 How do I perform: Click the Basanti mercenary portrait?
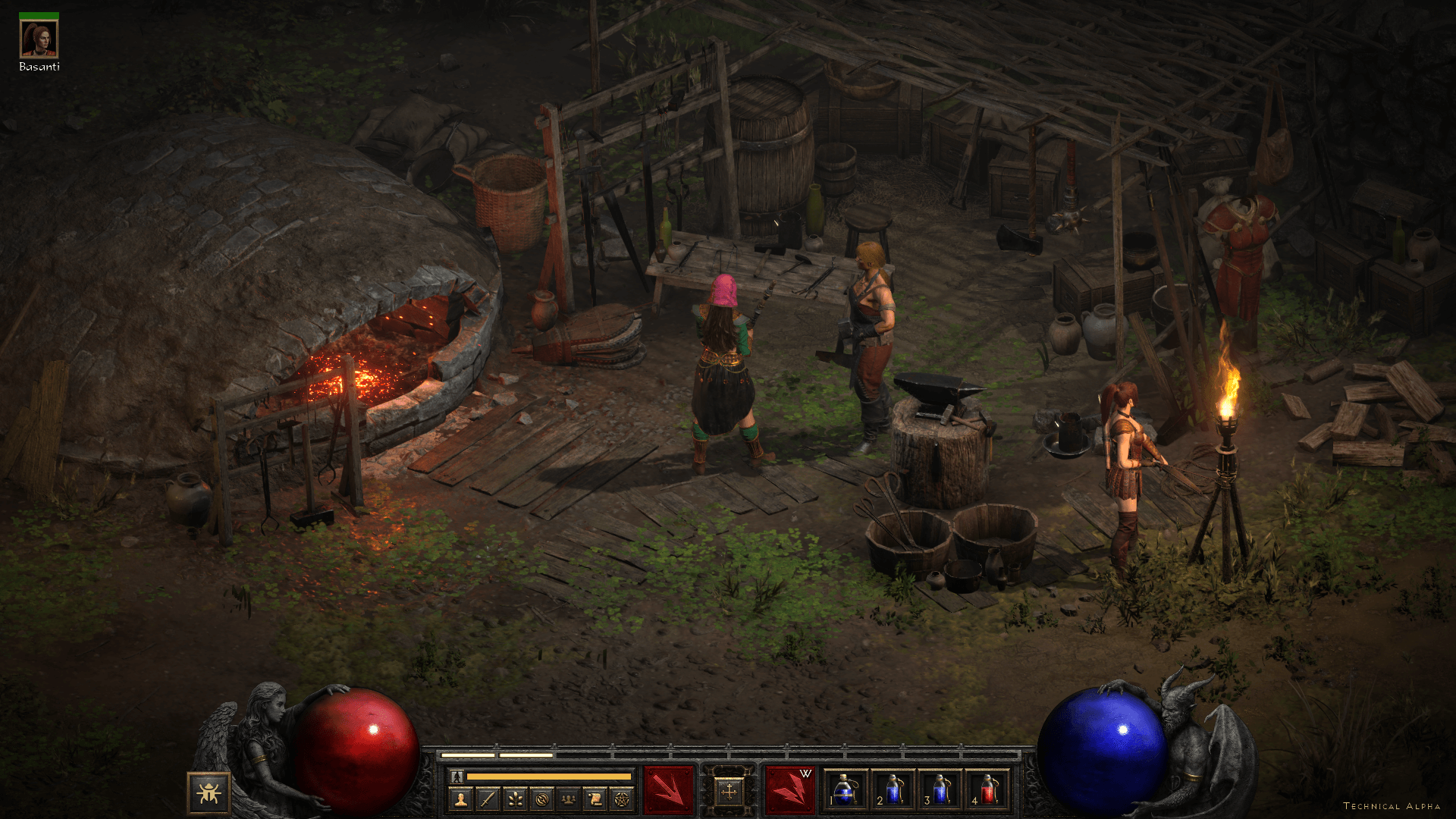coord(39,39)
